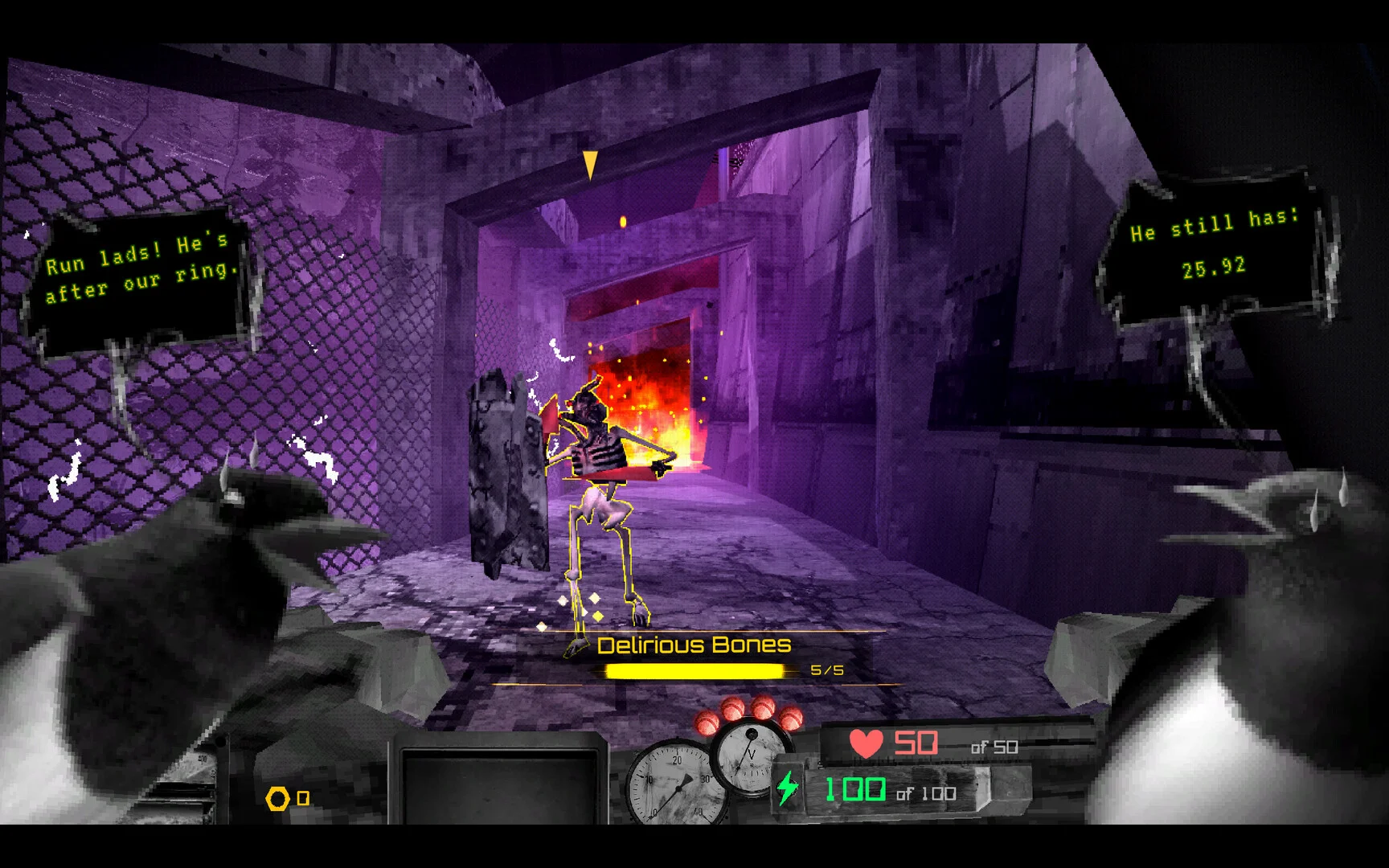The image size is (1389, 868).
Task: Select the Delirious Bones enemy nameplate
Action: coord(694,645)
